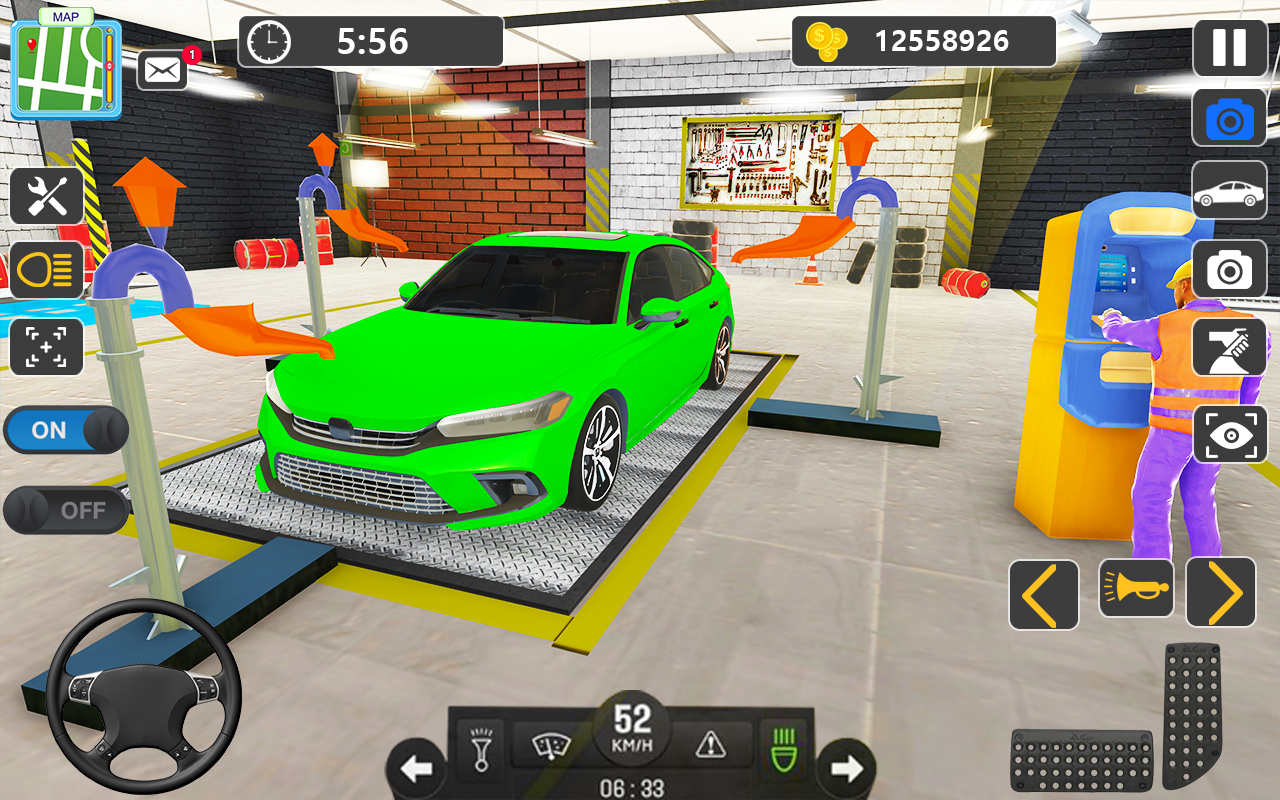The width and height of the screenshot is (1280, 800).
Task: Honk the horn
Action: pos(1136,592)
